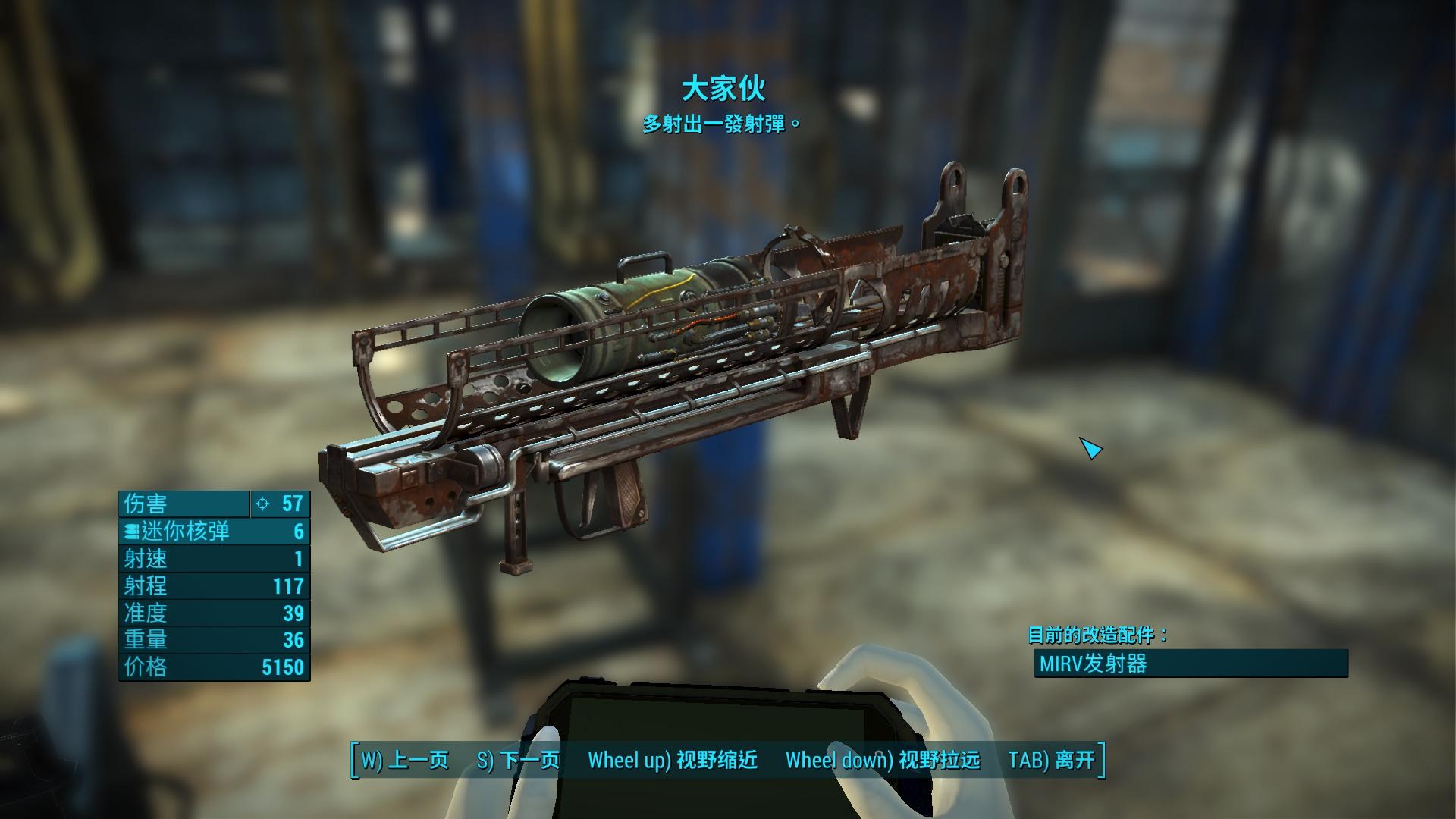This screenshot has height=819, width=1456.
Task: Leave the inspect screen (离开)
Action: click(1051, 760)
